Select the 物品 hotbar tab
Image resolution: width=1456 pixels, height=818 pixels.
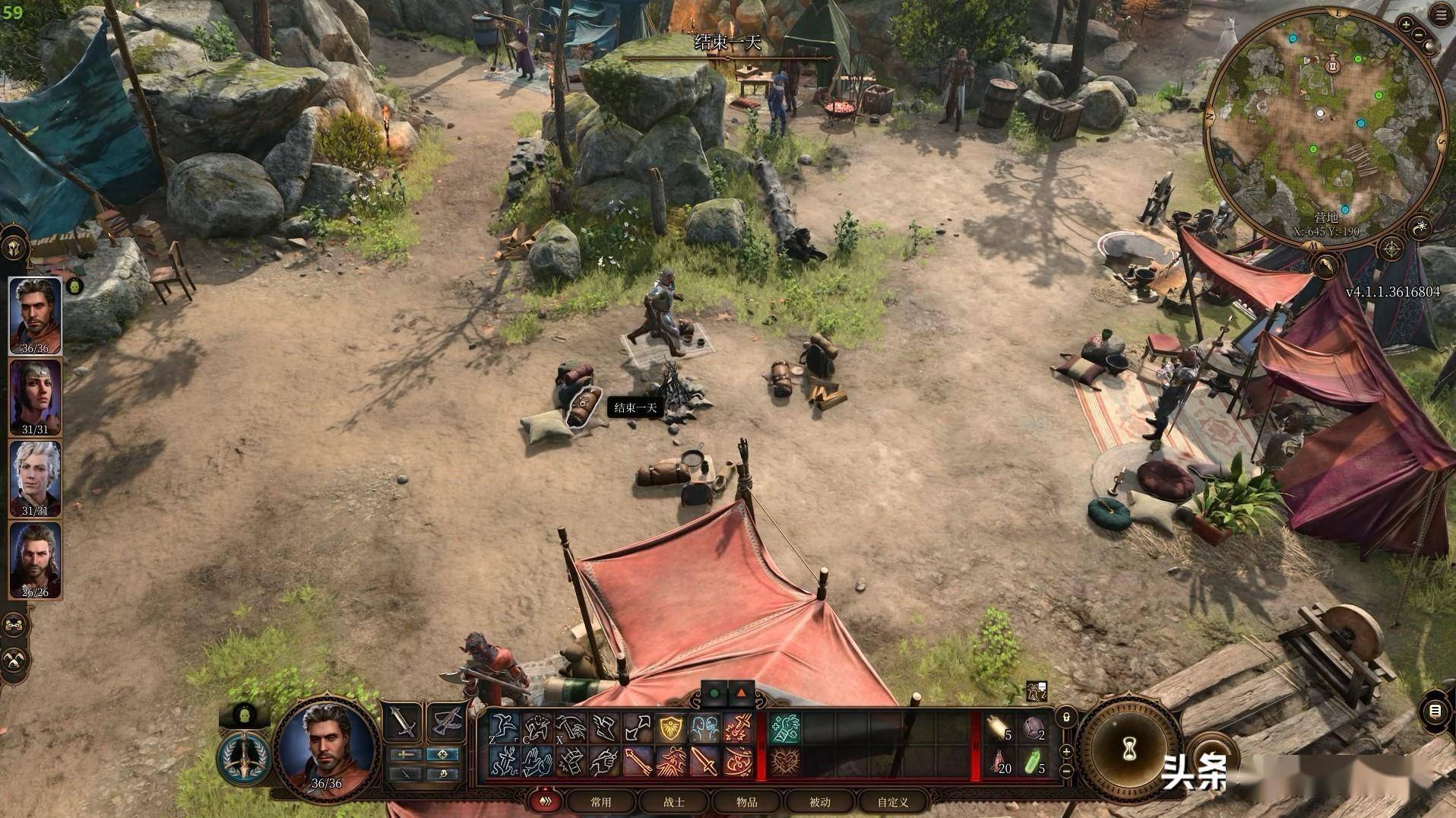tap(746, 801)
